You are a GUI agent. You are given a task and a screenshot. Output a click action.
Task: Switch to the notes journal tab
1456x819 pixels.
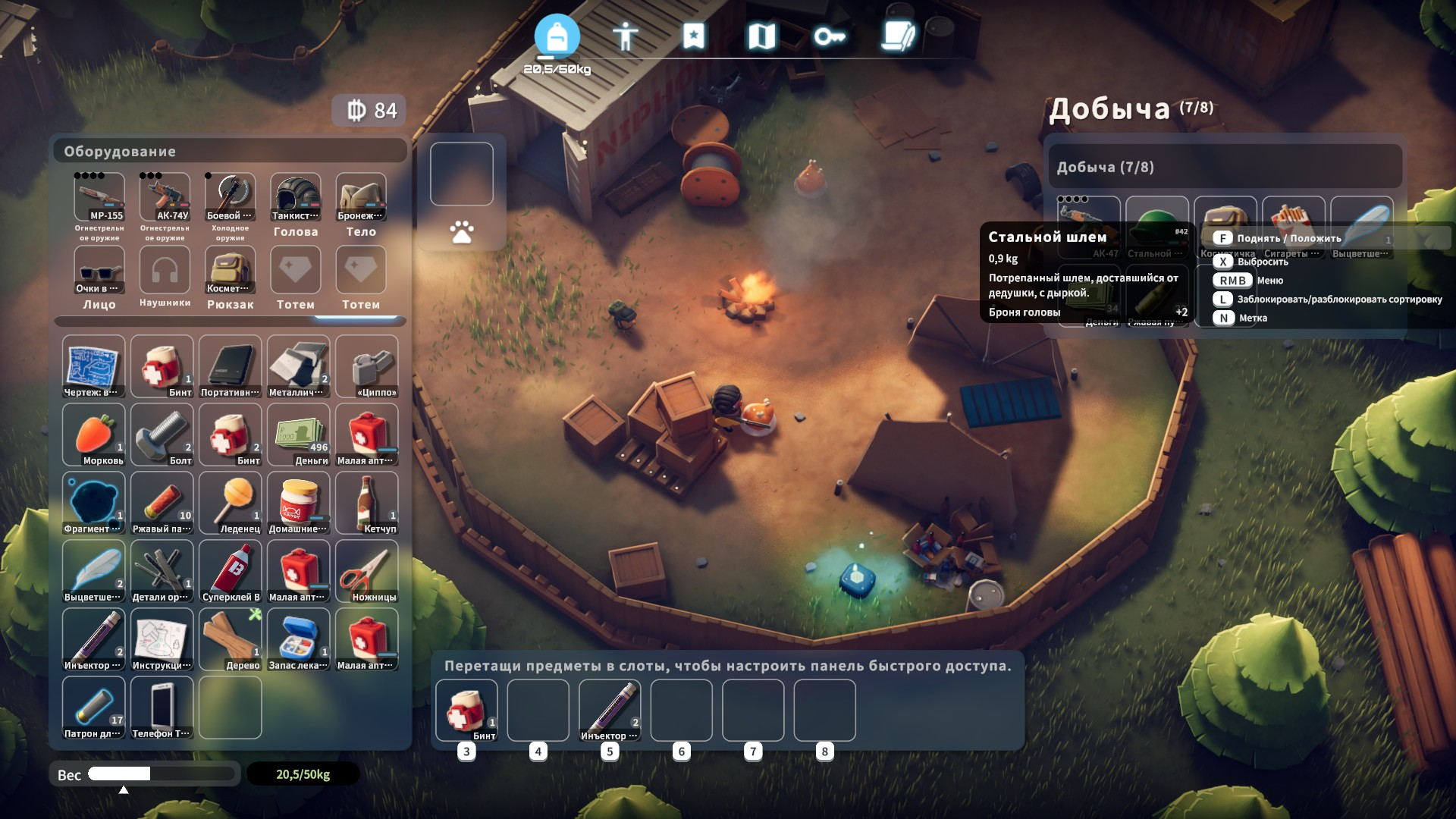pyautogui.click(x=898, y=36)
